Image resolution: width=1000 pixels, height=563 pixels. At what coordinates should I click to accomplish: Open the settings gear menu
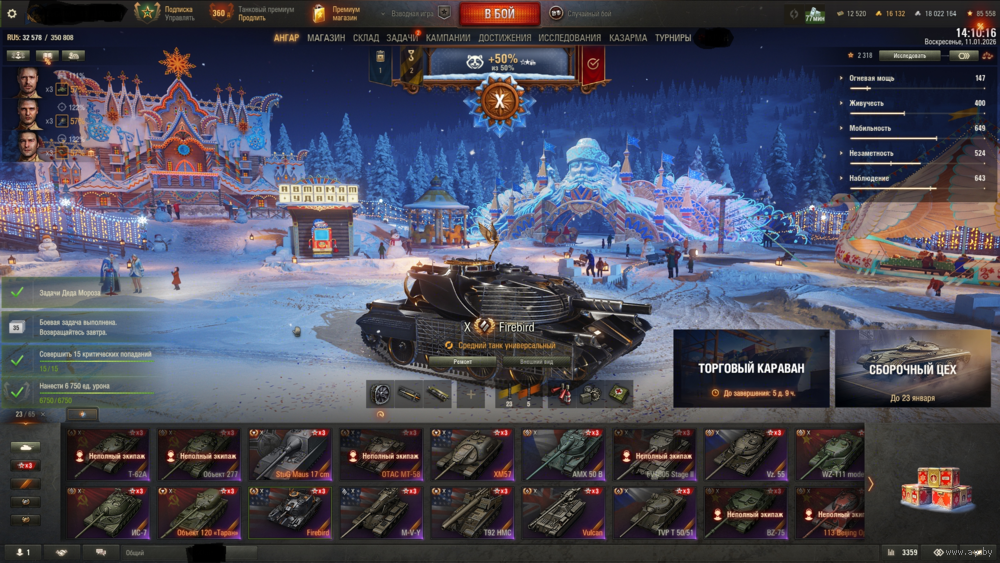(12, 14)
